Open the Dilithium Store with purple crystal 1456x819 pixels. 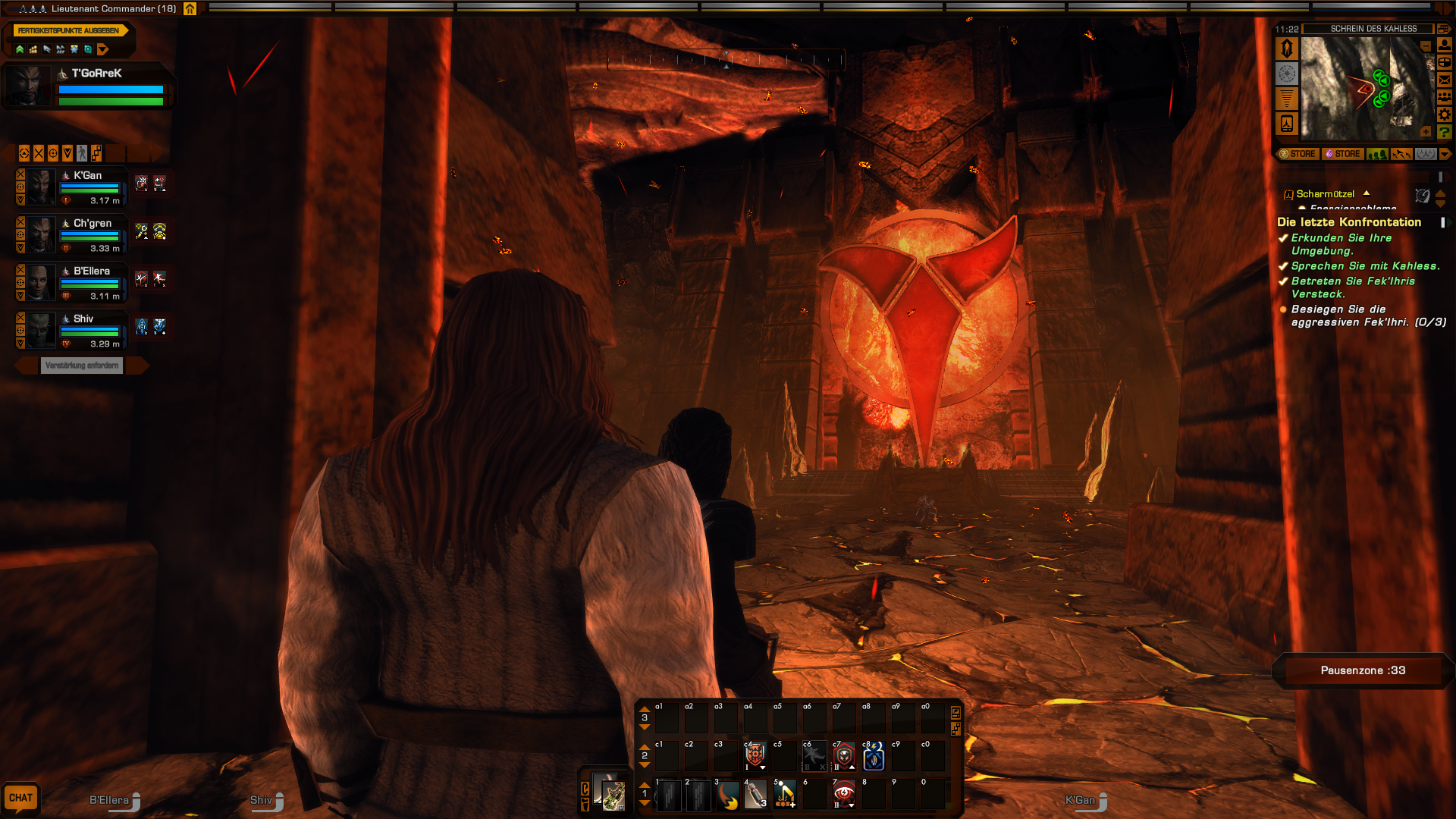tap(1342, 154)
